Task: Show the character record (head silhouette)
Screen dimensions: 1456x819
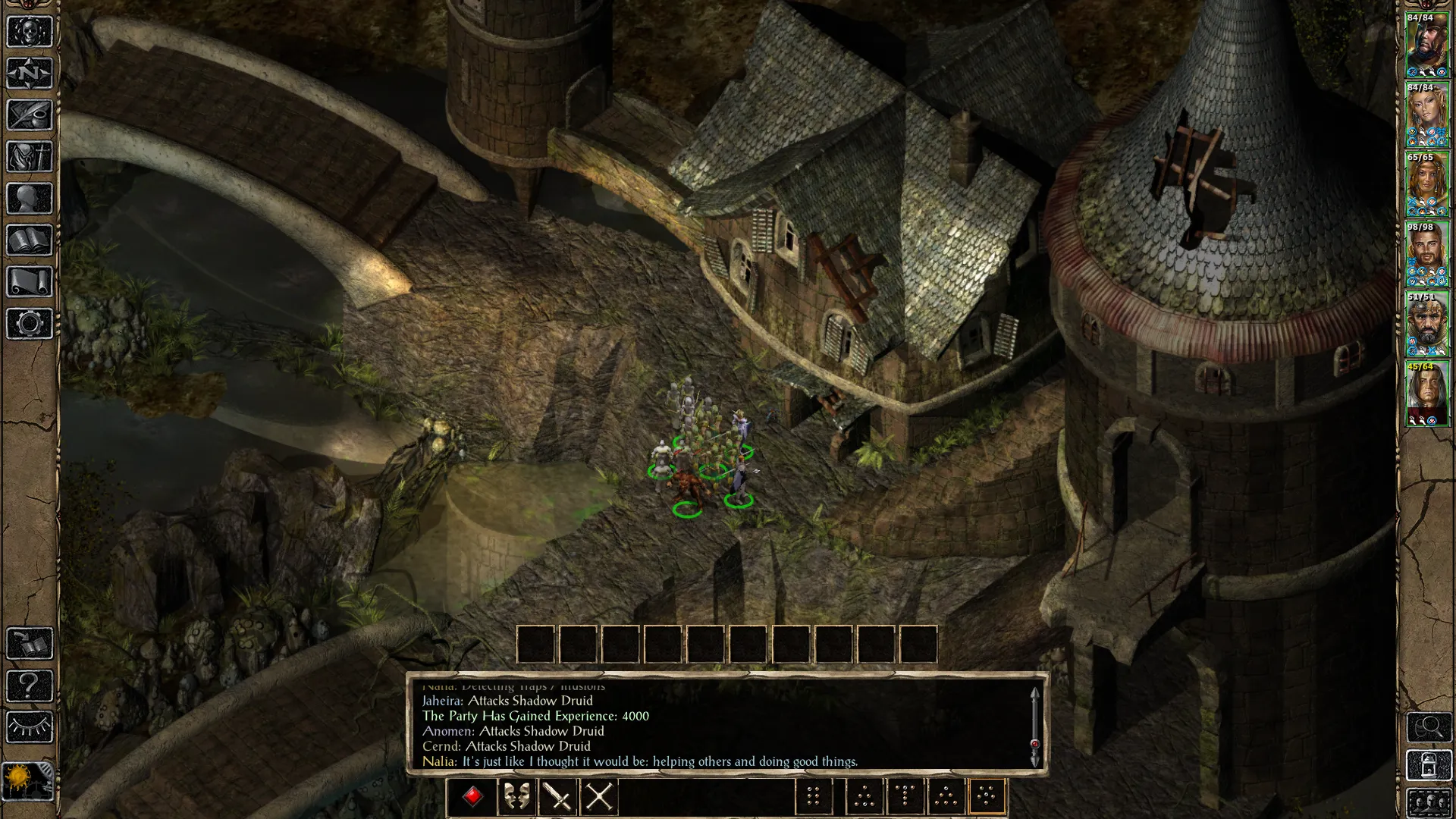Action: 30,199
